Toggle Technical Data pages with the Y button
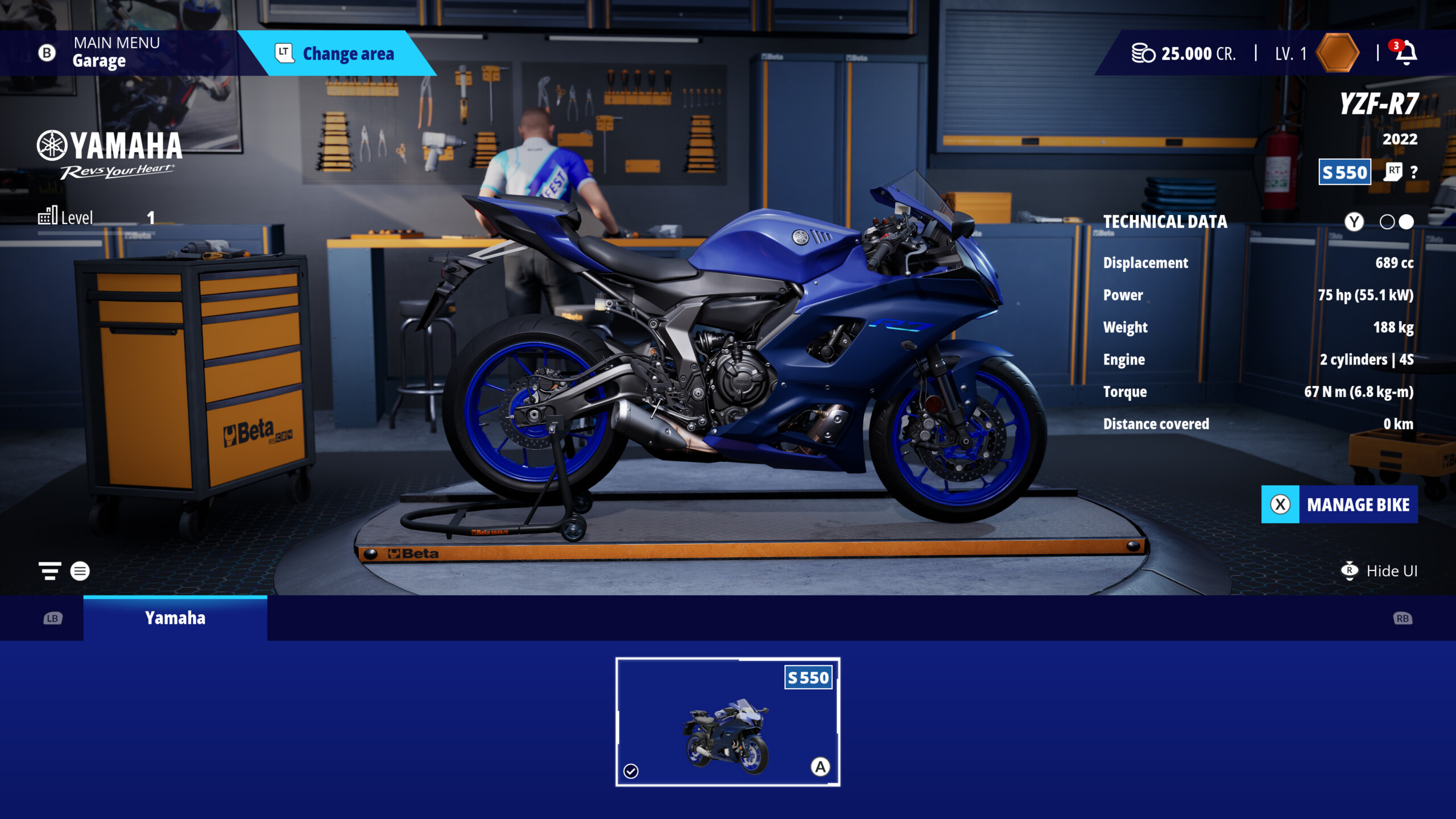1456x819 pixels. click(1354, 222)
